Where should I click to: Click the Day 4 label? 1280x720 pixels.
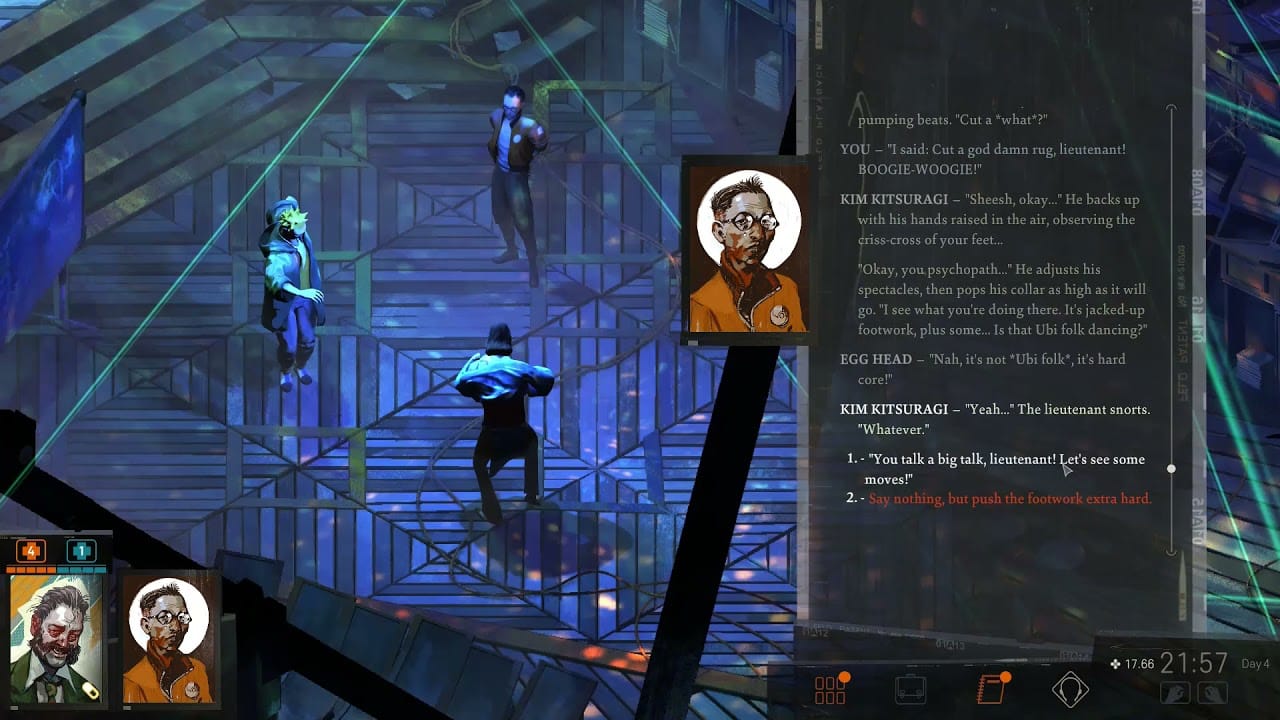click(x=1254, y=663)
